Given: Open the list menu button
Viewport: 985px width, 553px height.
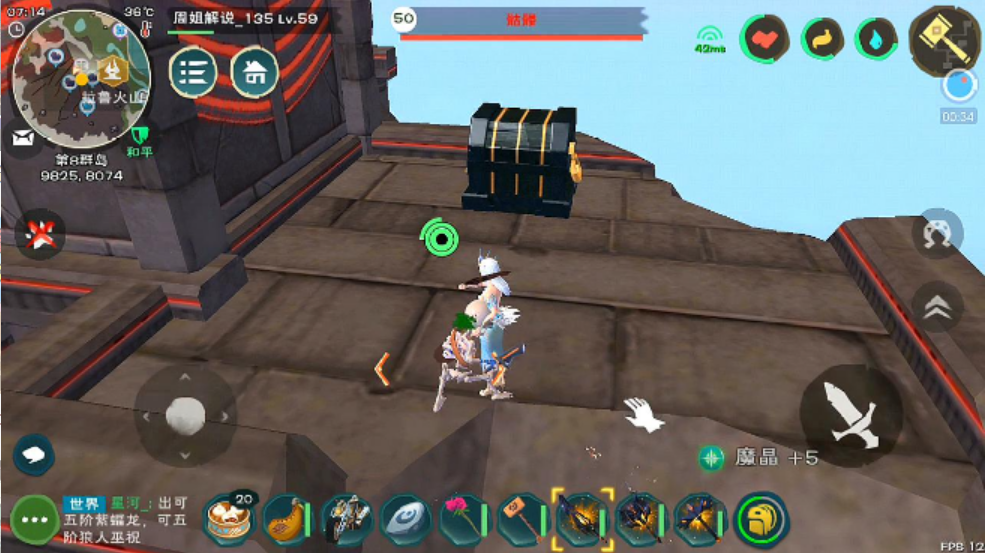Looking at the screenshot, I should click(193, 73).
